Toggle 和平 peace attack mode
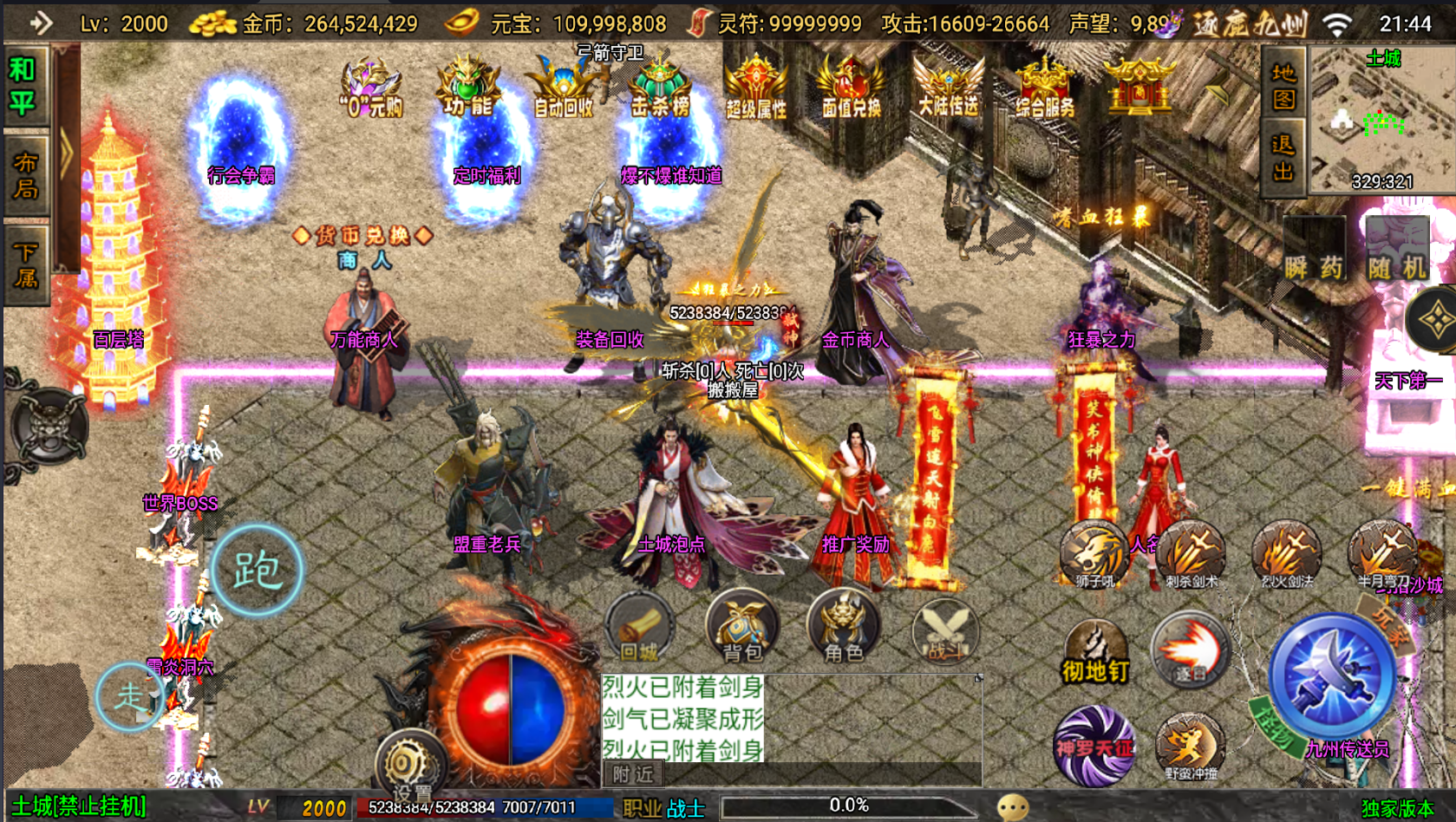Screen dimensions: 1456x822 pos(25,82)
